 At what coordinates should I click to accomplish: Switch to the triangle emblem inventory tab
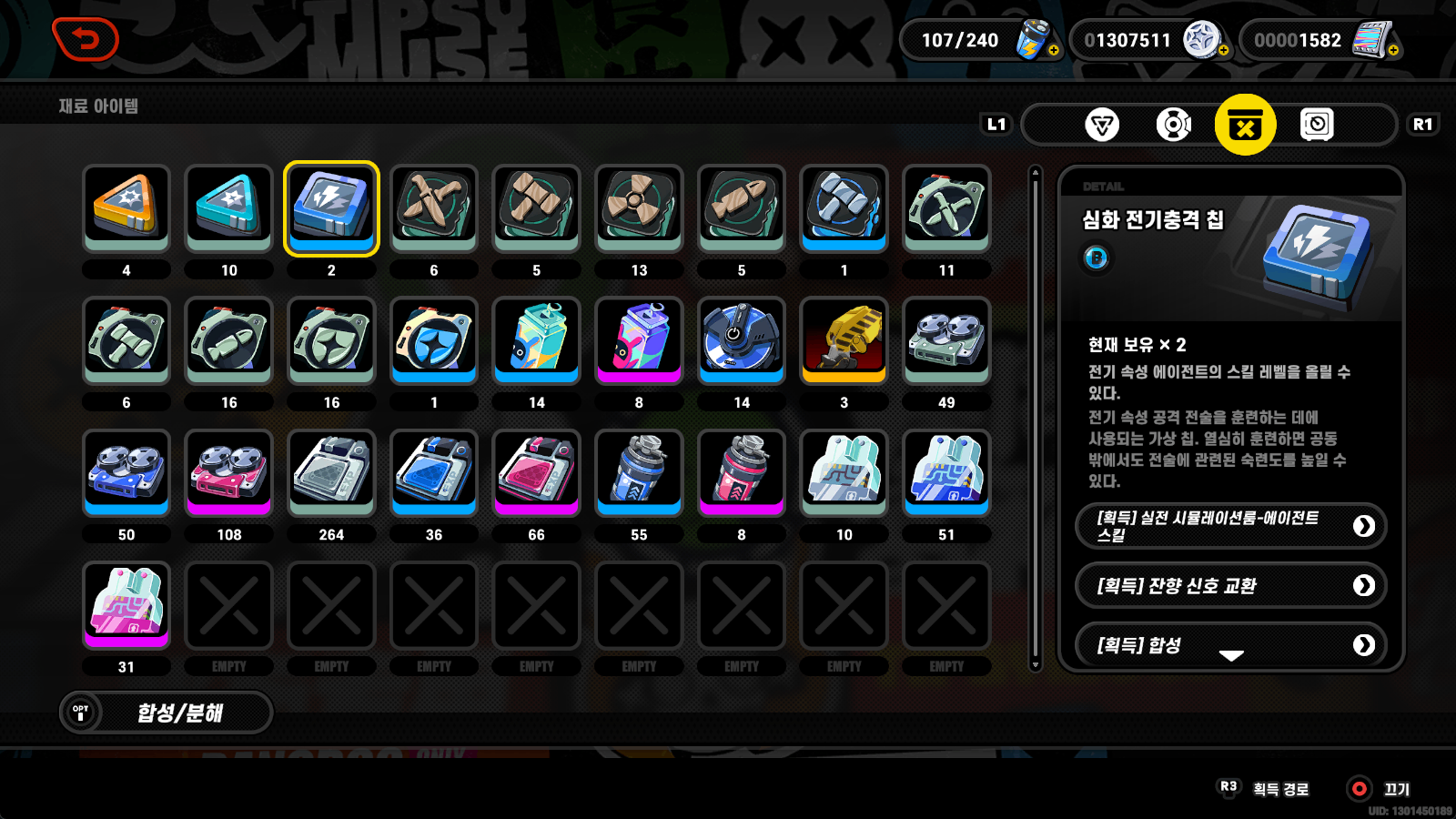(x=1102, y=125)
